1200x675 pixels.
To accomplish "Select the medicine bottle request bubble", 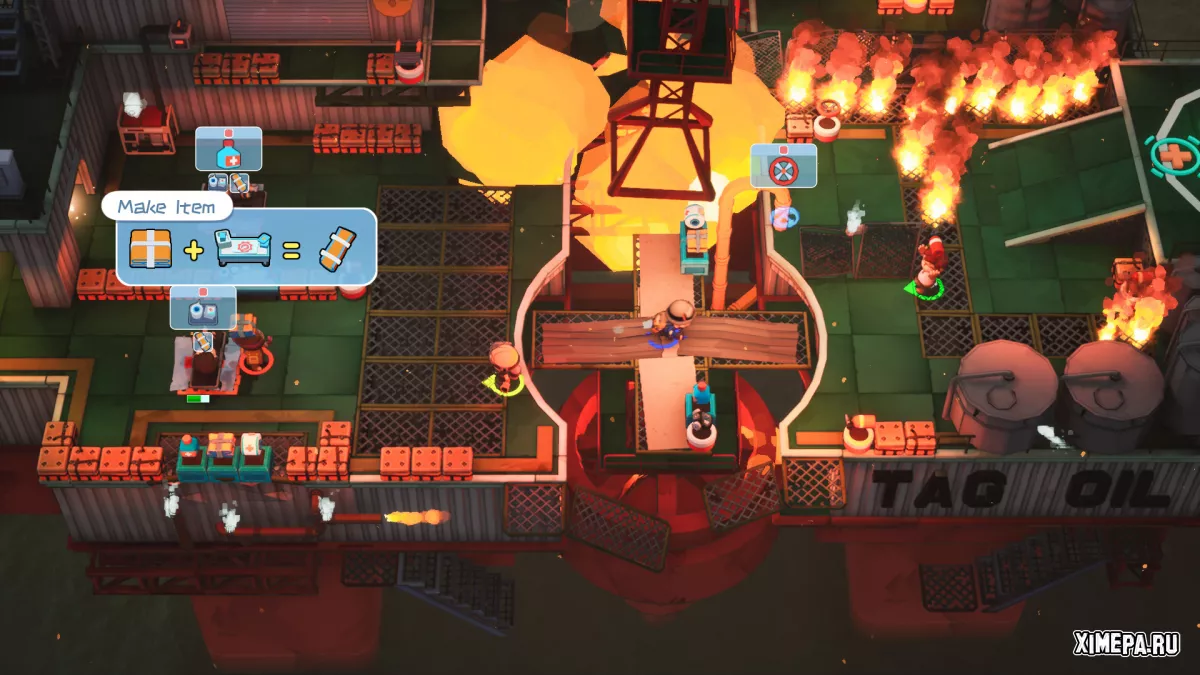I will (228, 148).
